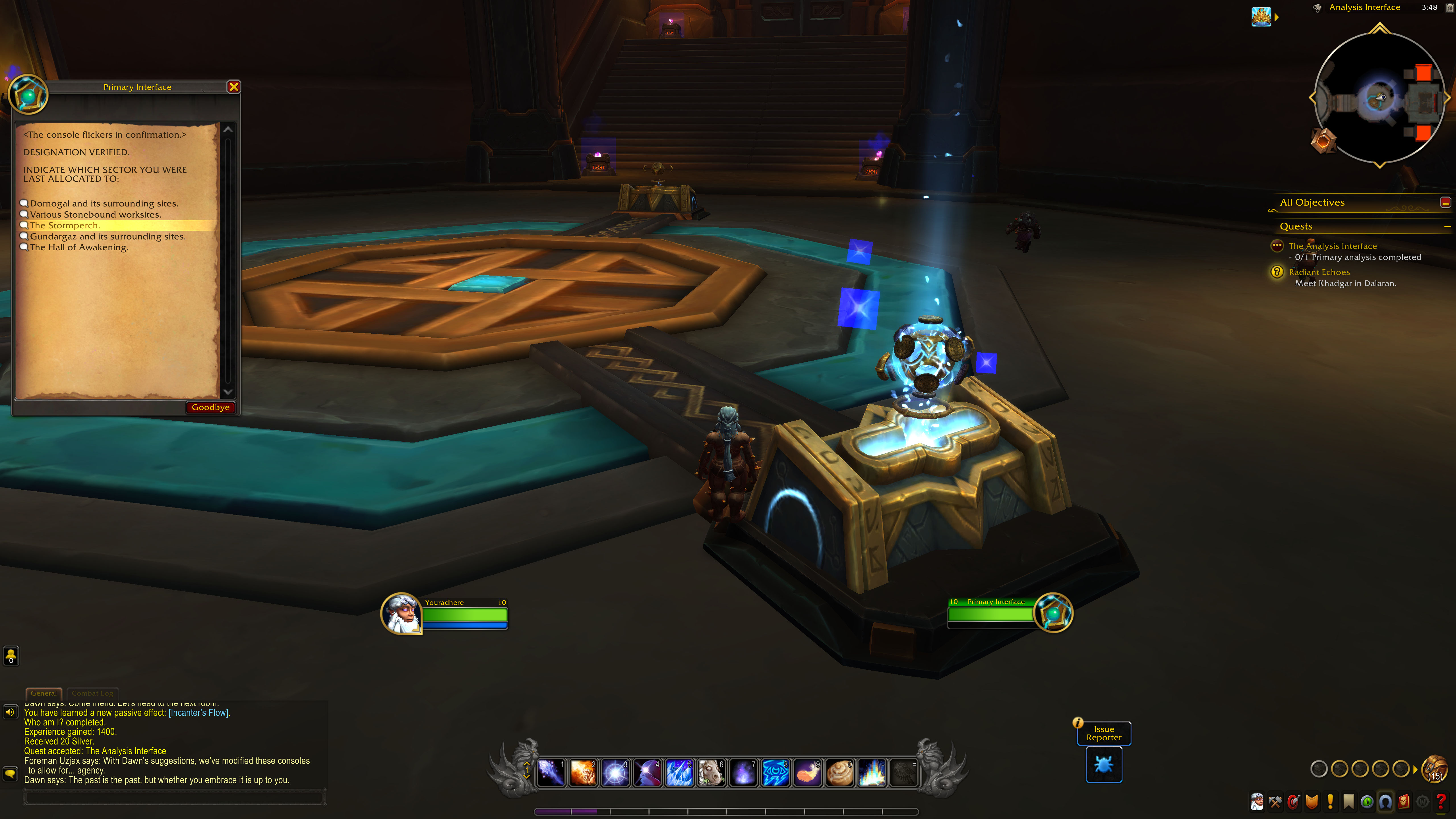Viewport: 1456px width, 819px height.
Task: Select "Dornogal and its surrounding sites." reply
Action: tap(104, 204)
